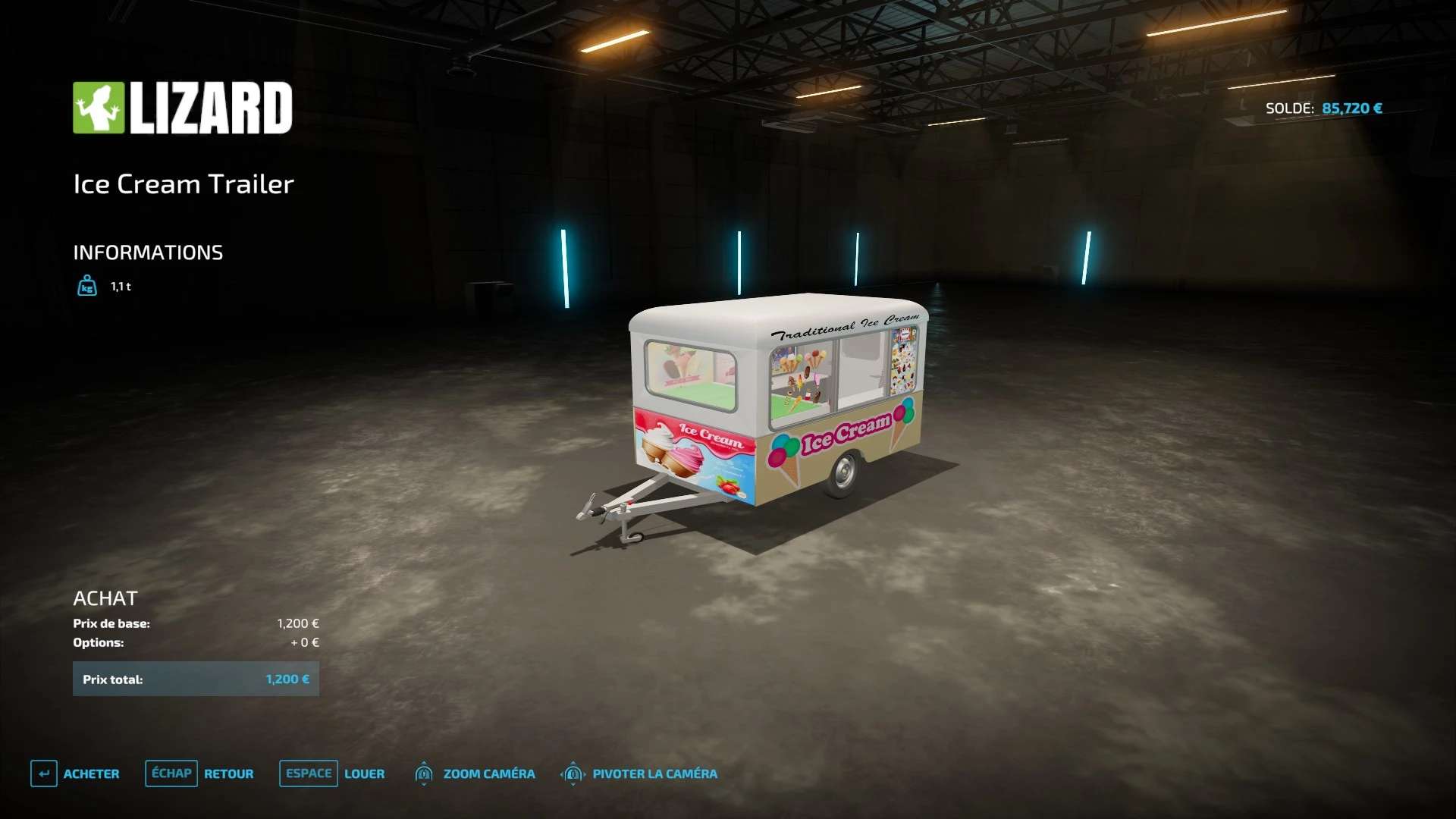The width and height of the screenshot is (1456, 819).
Task: Click the INFORMATIONS section header
Action: [148, 253]
